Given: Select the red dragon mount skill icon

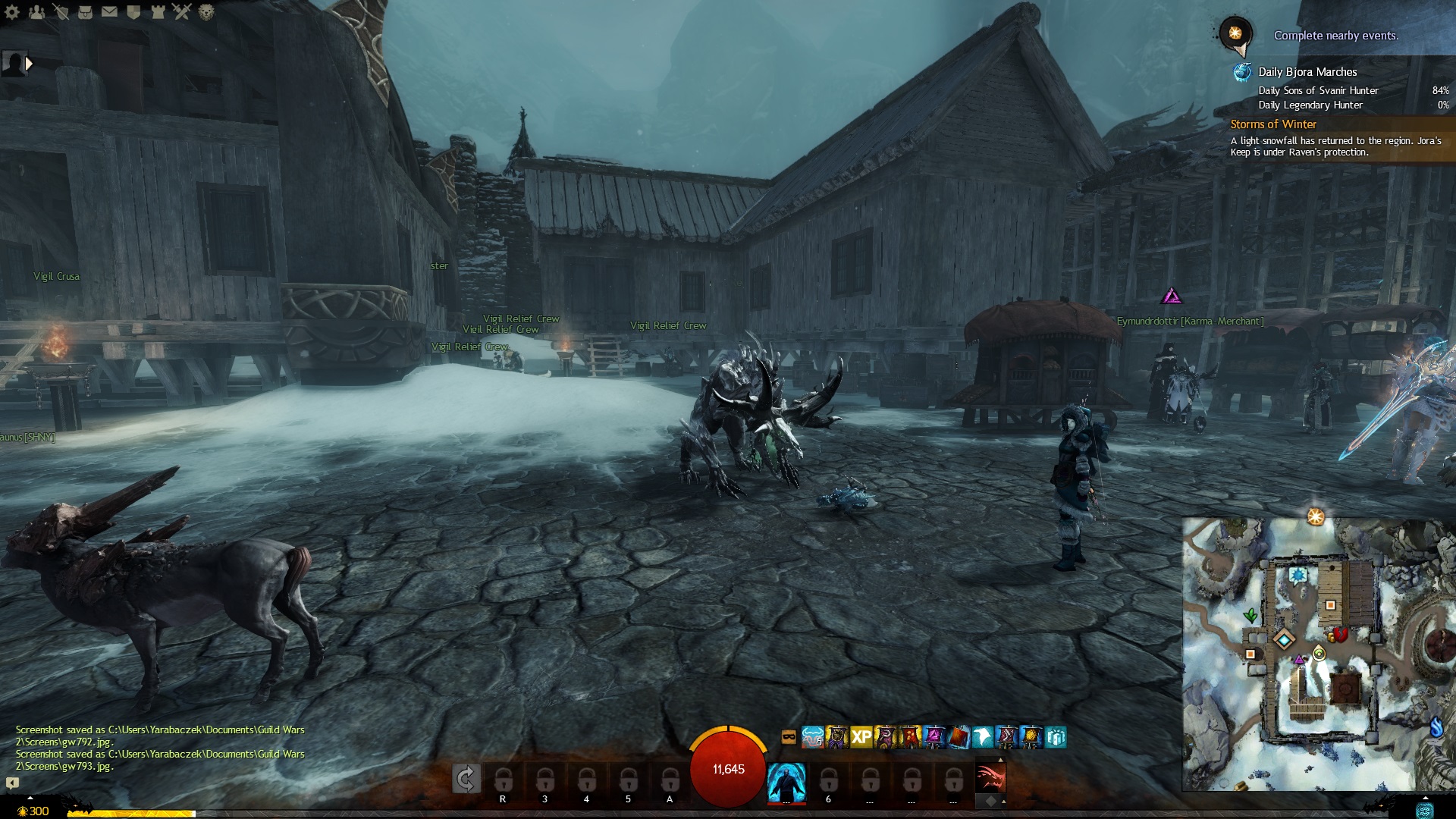Looking at the screenshot, I should (x=990, y=779).
